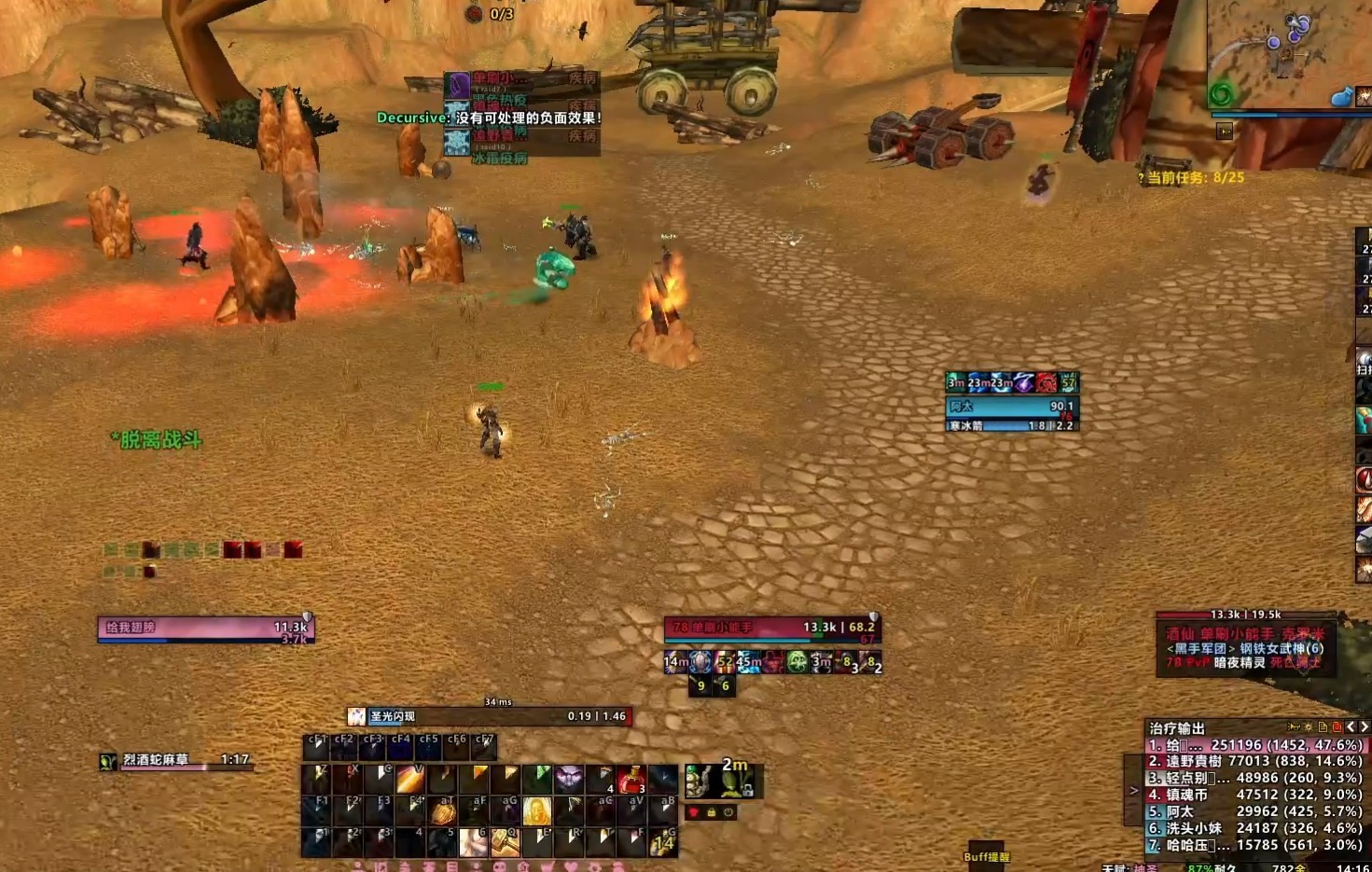Image resolution: width=1372 pixels, height=872 pixels.
Task: Click the green swirl minimap button
Action: tap(1221, 94)
